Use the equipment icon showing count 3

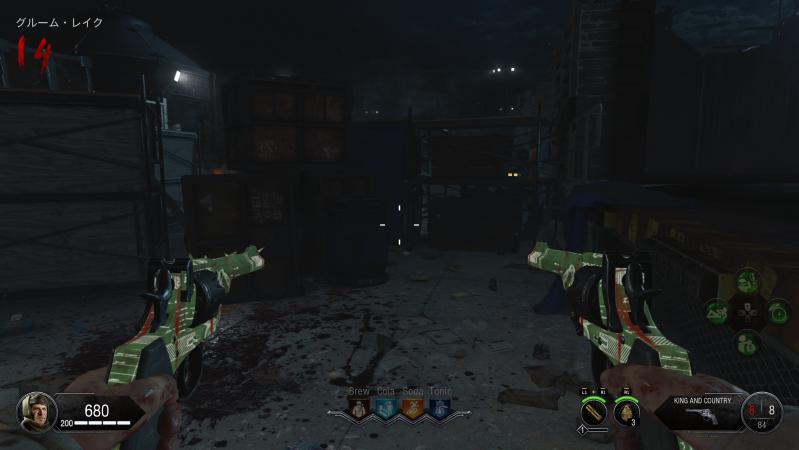click(625, 410)
